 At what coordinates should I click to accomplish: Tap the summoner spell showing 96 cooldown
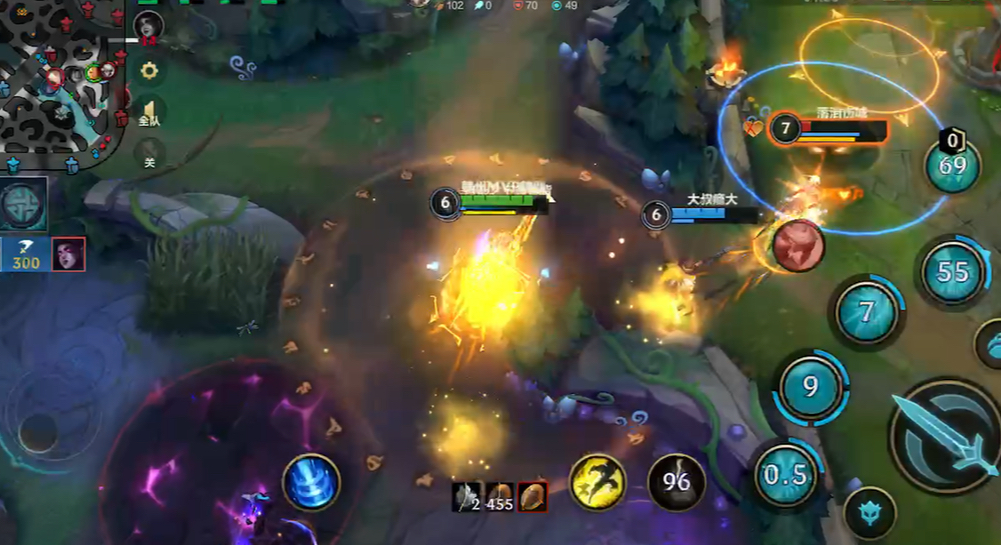676,483
